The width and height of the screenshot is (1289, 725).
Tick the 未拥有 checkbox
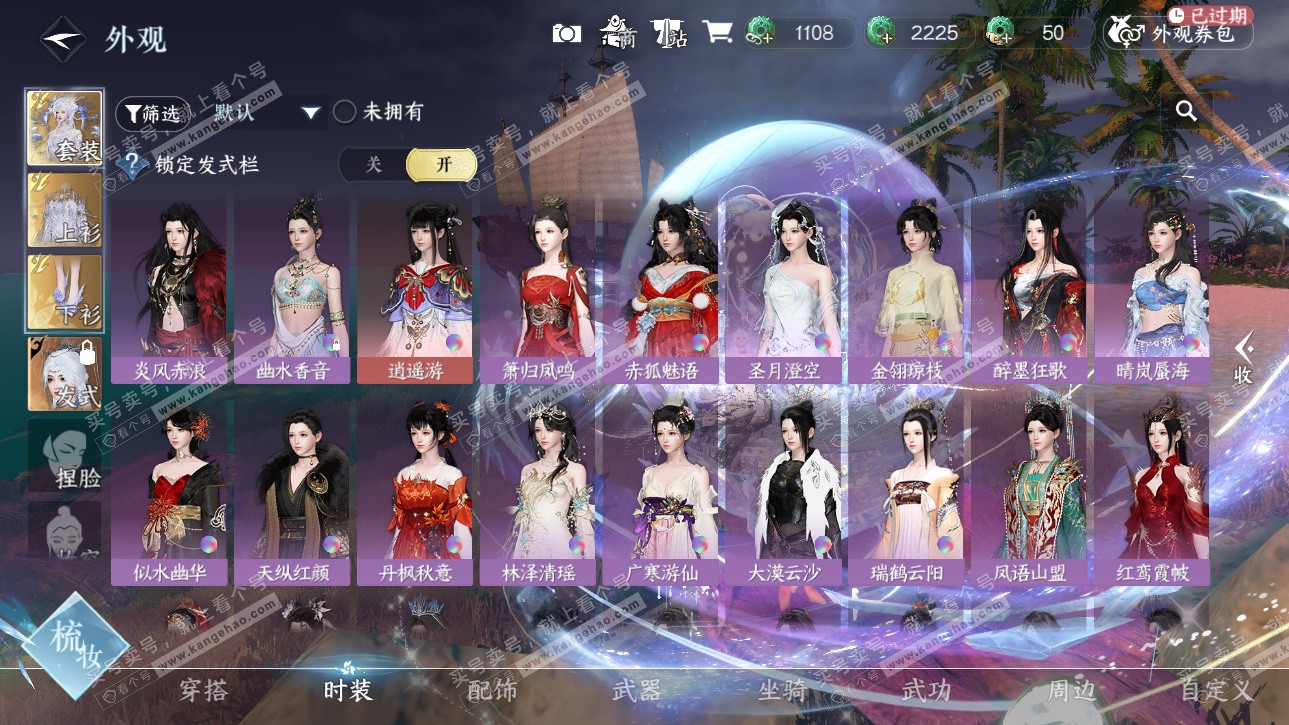[x=345, y=112]
